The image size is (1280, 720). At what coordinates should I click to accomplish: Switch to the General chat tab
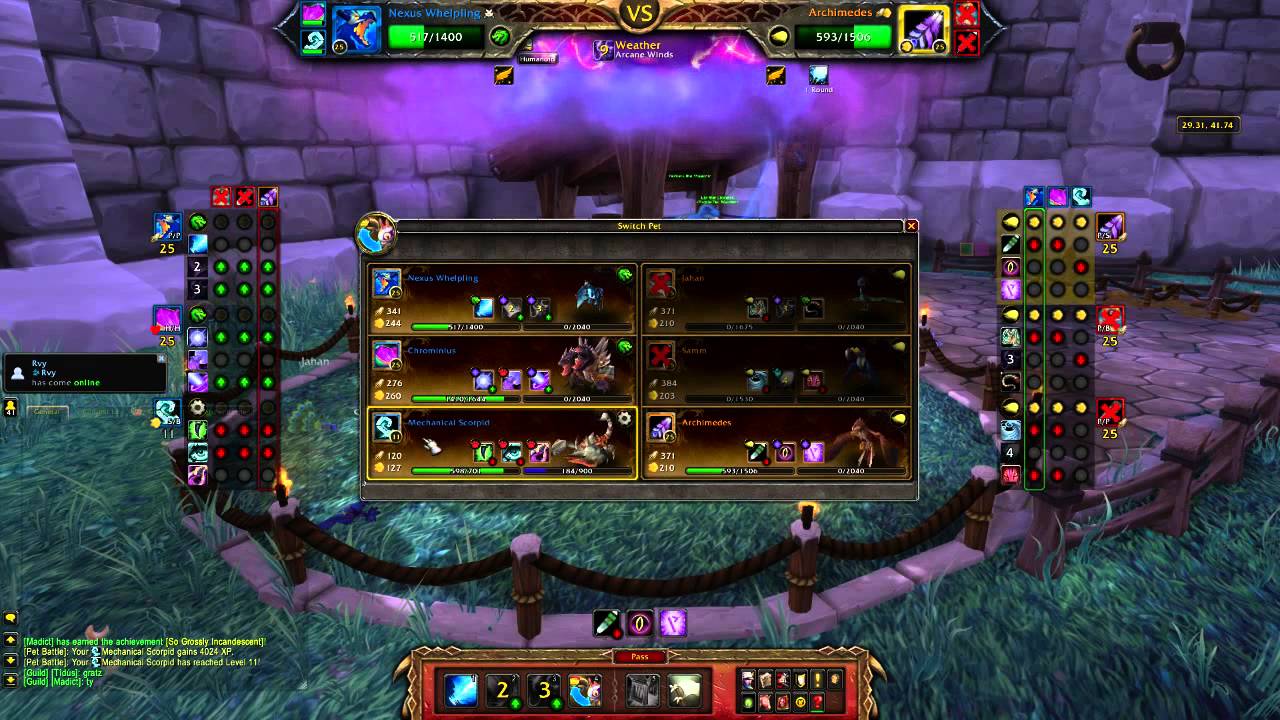[x=47, y=411]
